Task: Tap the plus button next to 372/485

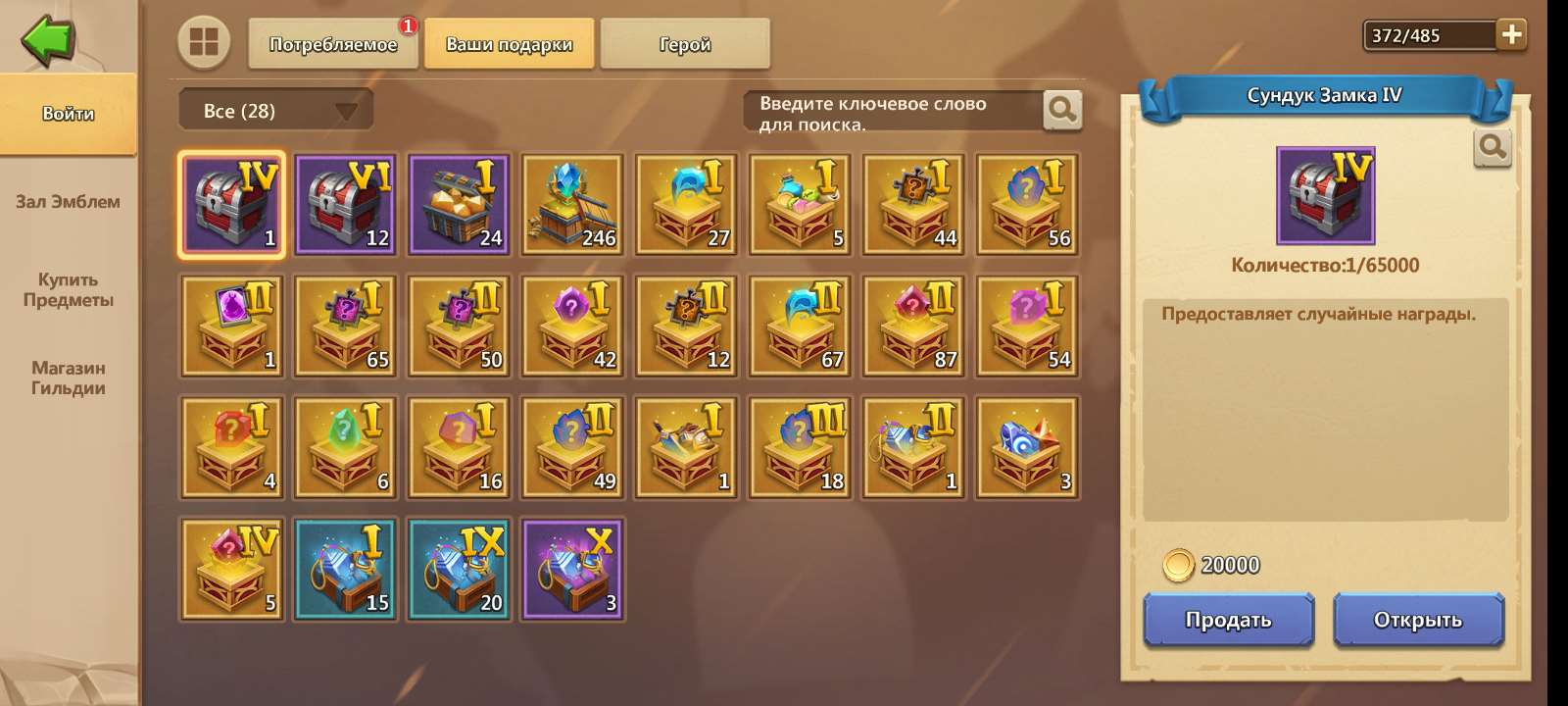Action: coord(1510,34)
